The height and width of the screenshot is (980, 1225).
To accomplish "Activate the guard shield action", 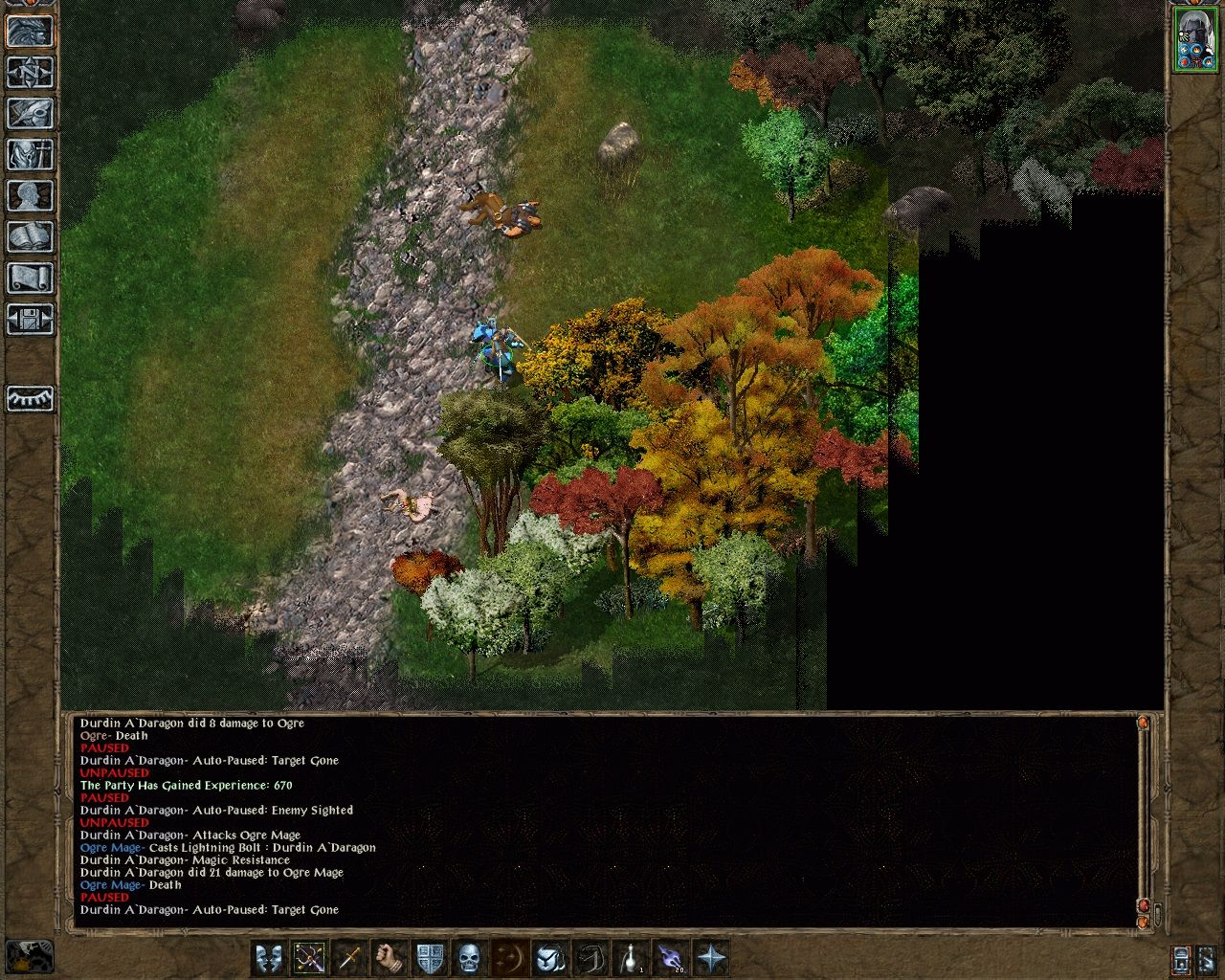I will click(430, 957).
